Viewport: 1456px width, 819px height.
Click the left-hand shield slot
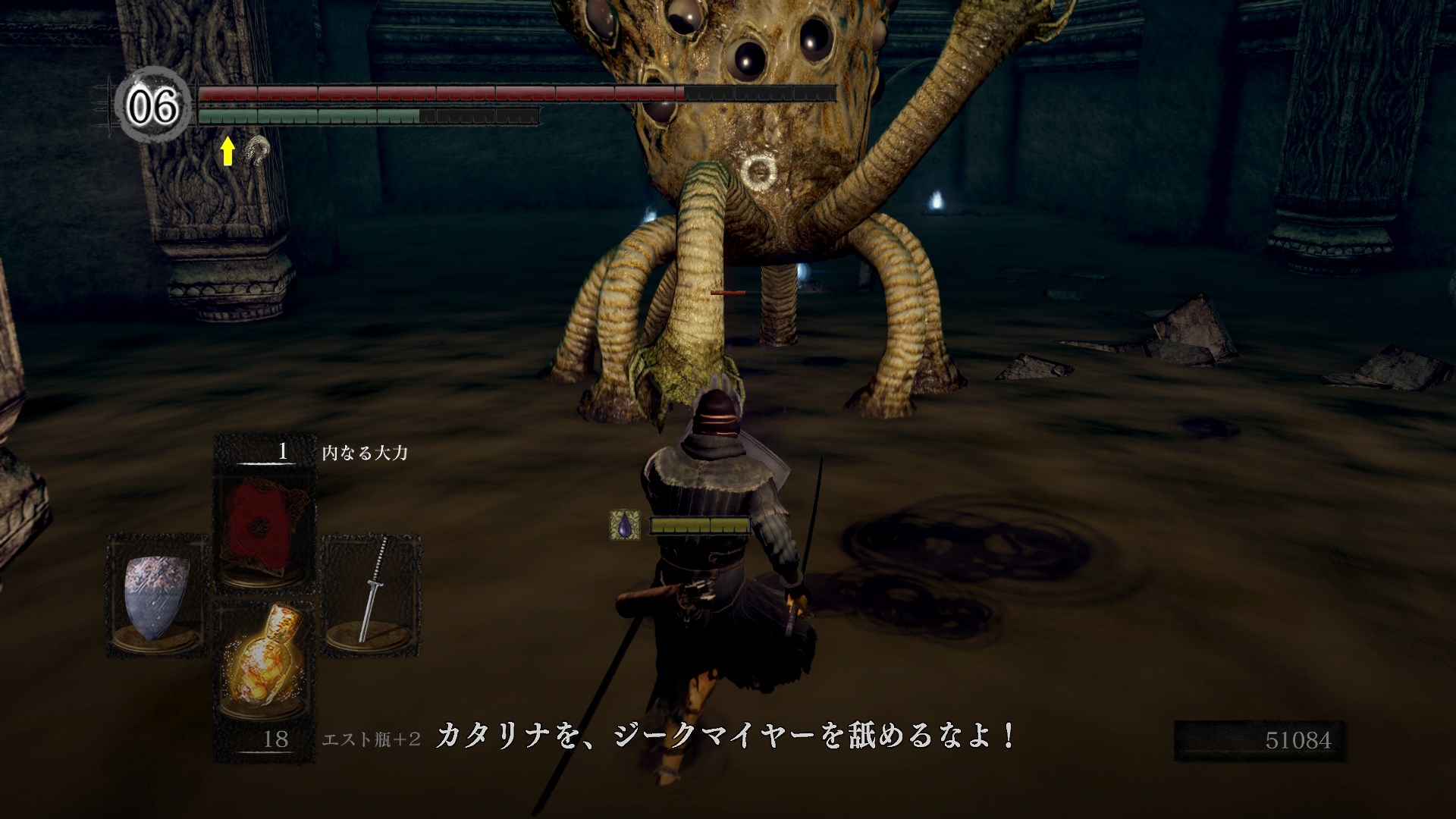pyautogui.click(x=157, y=597)
